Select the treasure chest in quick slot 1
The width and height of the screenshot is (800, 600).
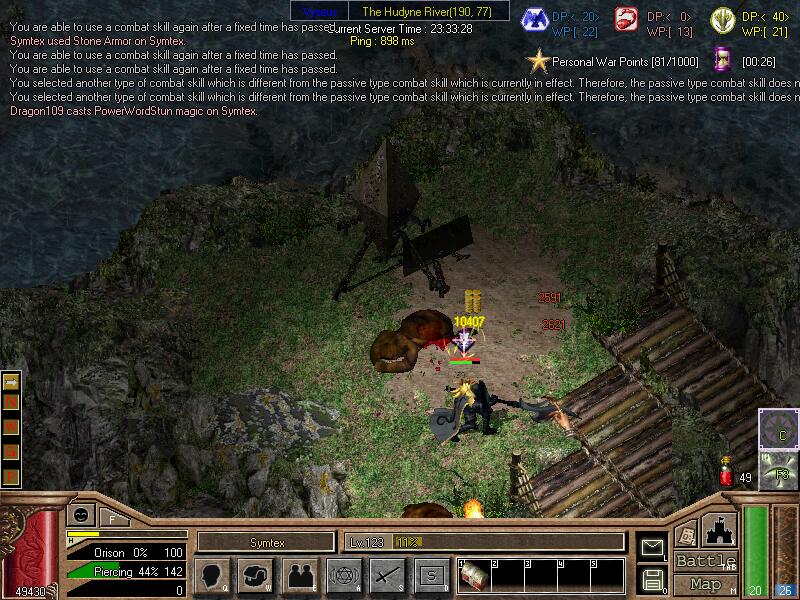pyautogui.click(x=474, y=577)
